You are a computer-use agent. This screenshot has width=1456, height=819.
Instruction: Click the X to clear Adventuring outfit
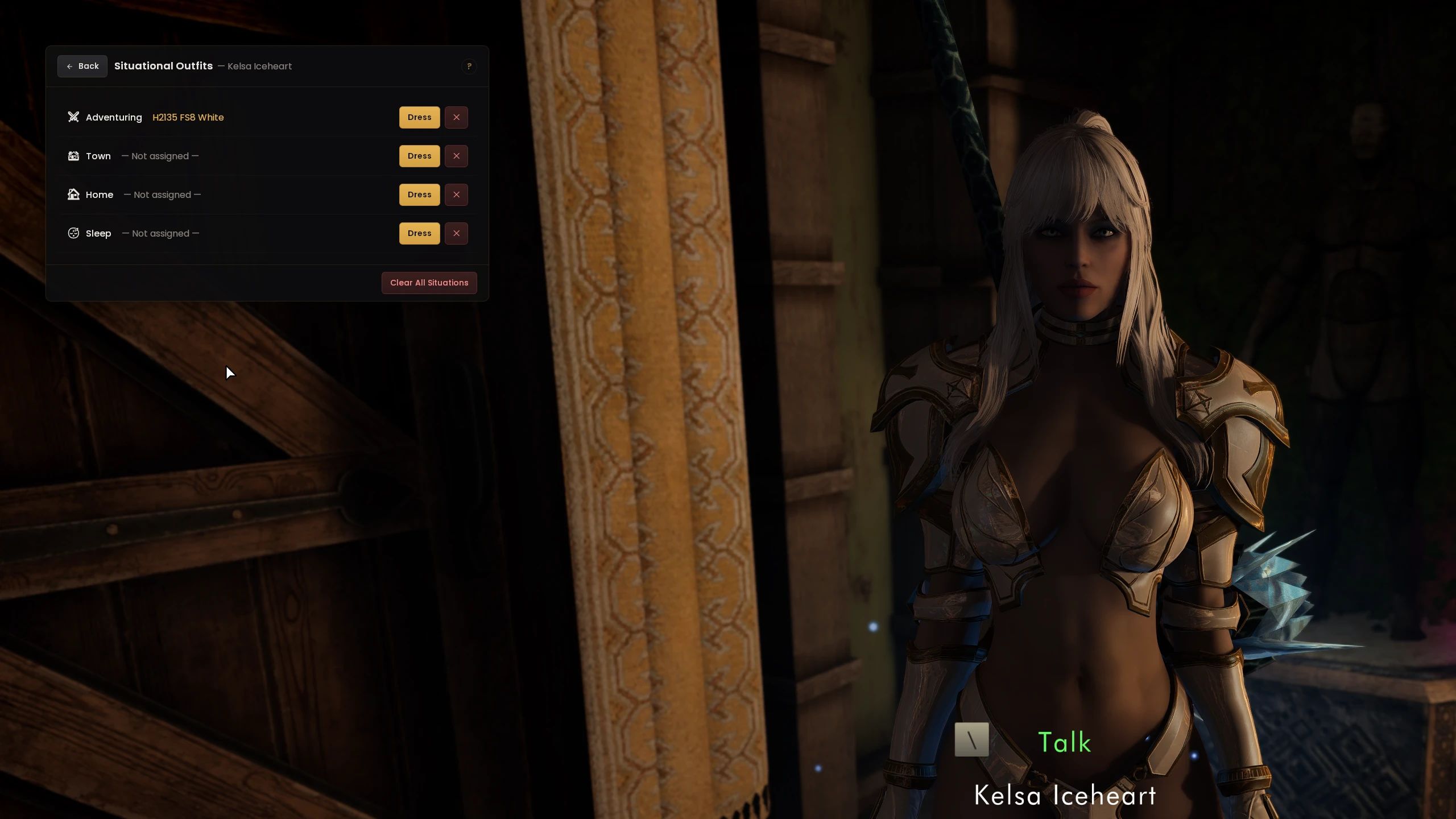456,117
